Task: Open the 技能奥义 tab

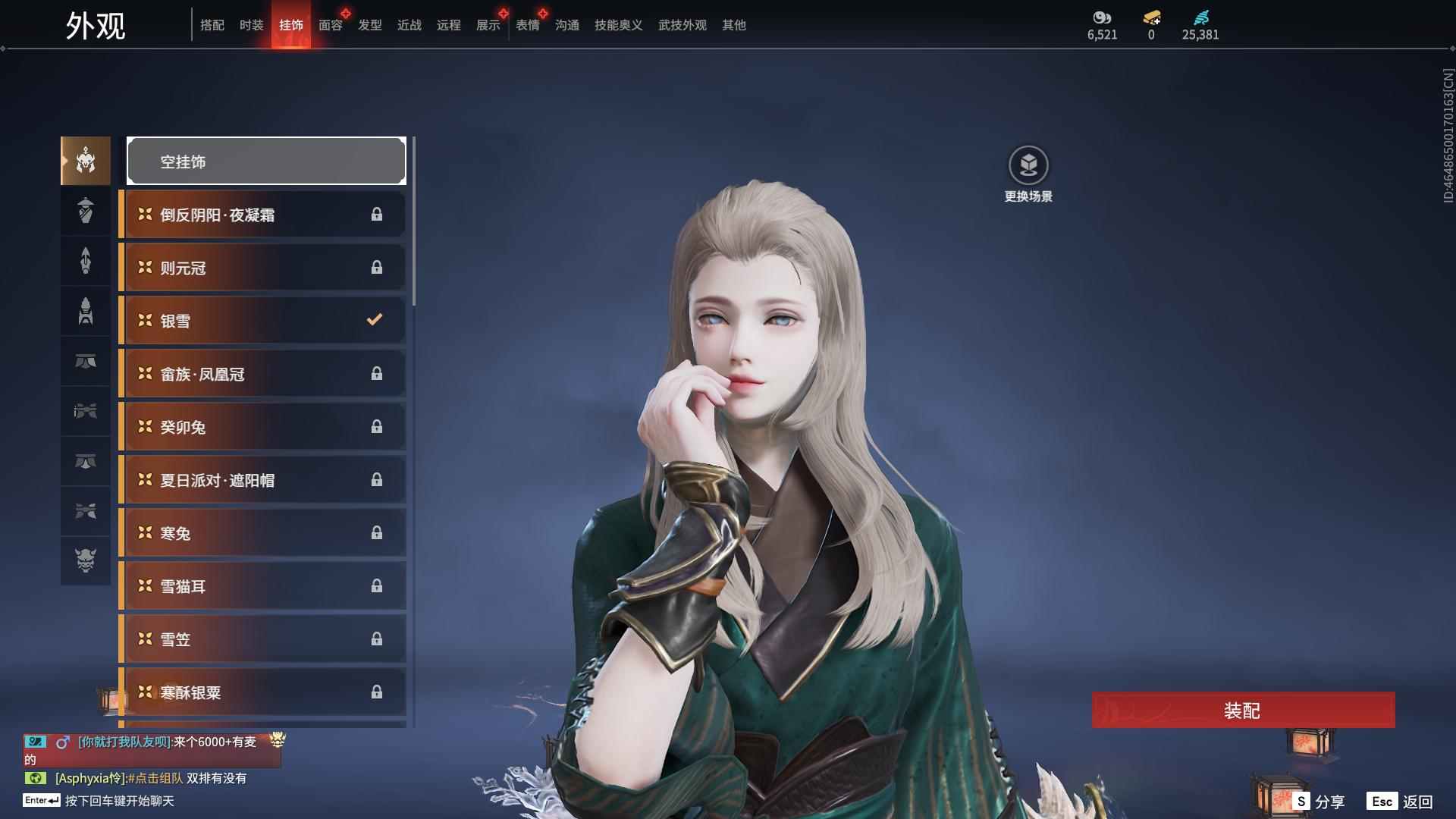Action: [618, 25]
